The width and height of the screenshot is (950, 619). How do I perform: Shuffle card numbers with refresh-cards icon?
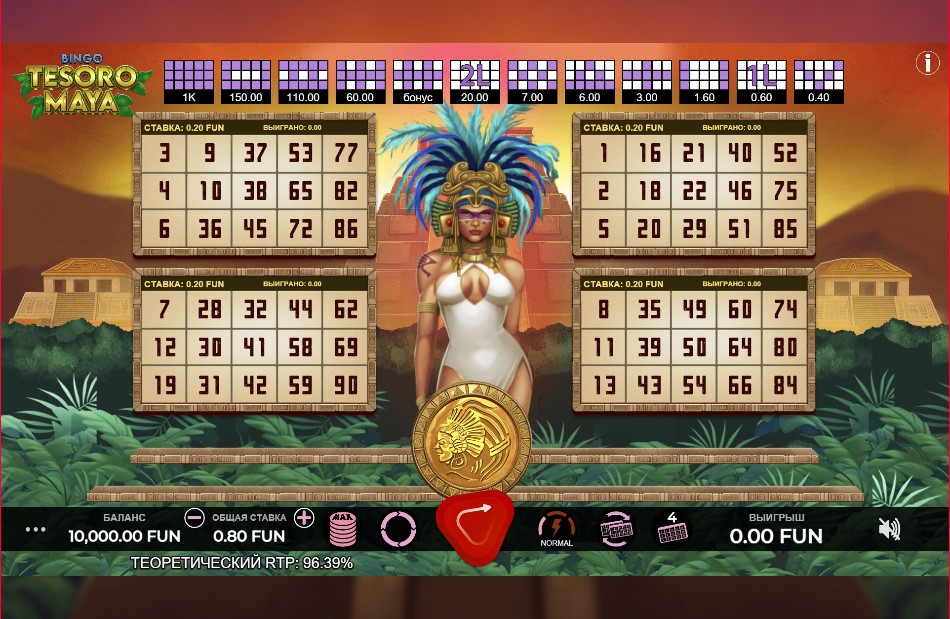(x=615, y=529)
